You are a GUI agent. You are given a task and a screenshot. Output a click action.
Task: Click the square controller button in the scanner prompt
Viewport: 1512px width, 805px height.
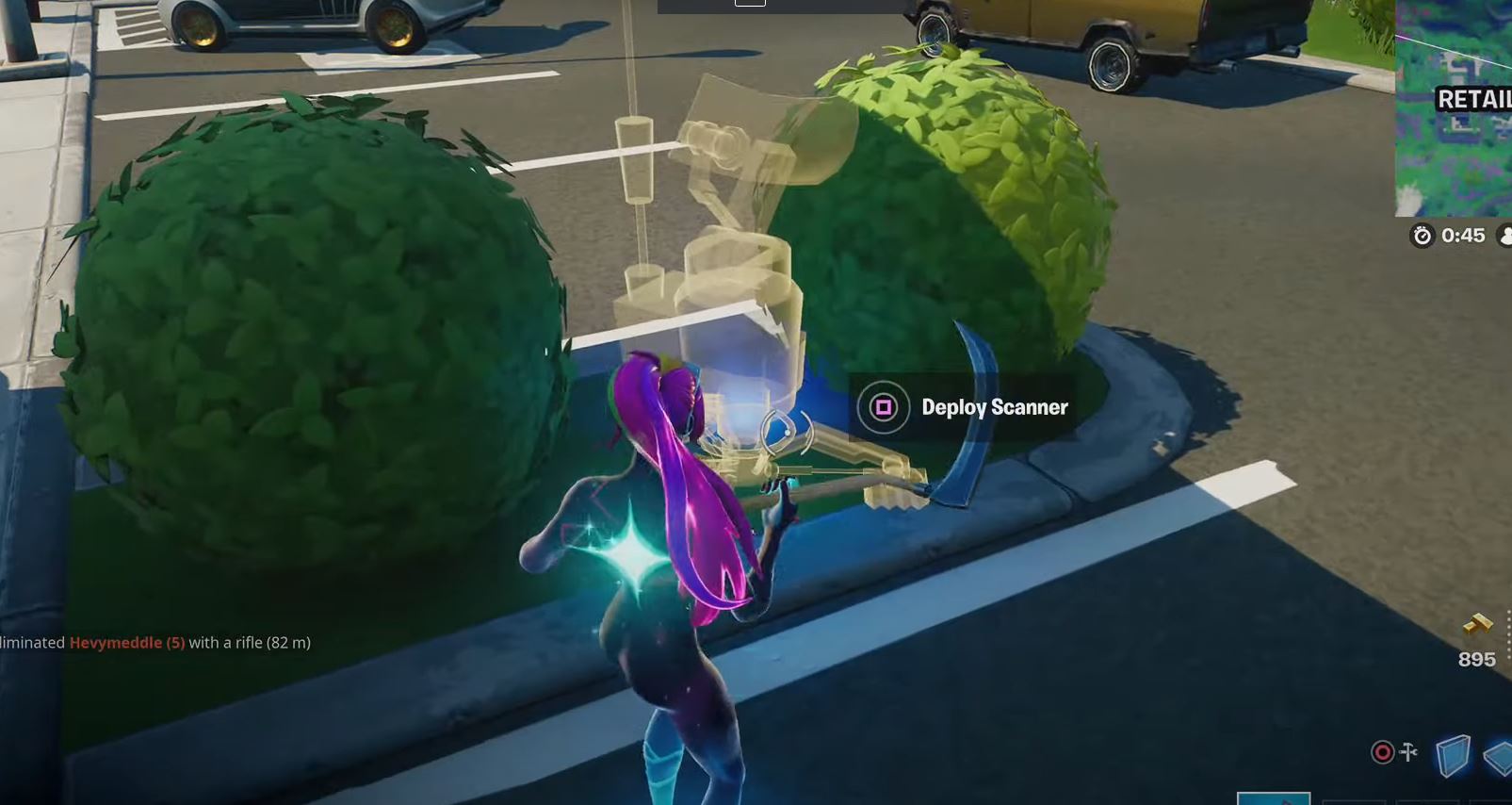(883, 407)
